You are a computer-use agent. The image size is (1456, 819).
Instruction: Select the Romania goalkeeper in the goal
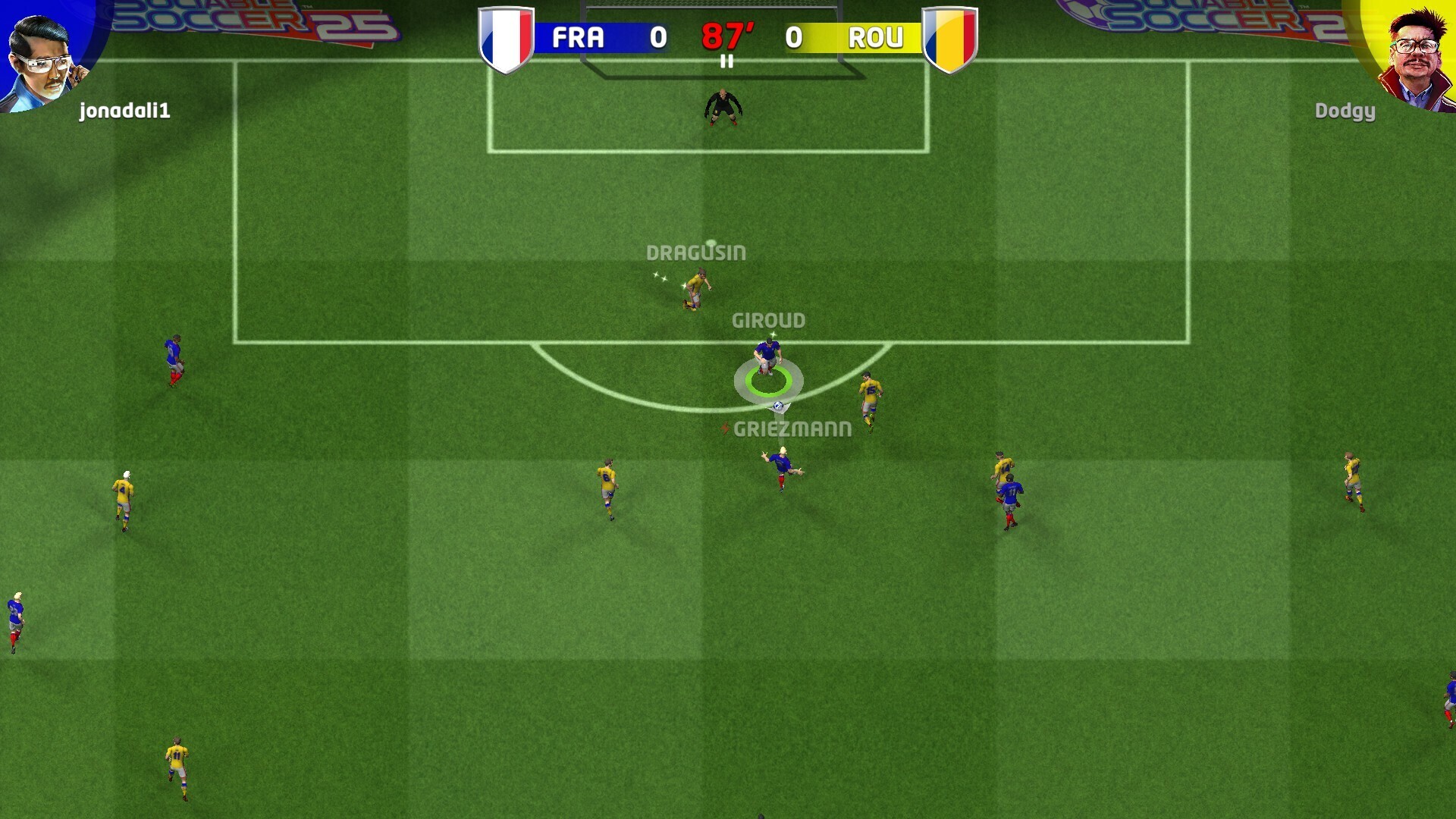click(x=724, y=106)
